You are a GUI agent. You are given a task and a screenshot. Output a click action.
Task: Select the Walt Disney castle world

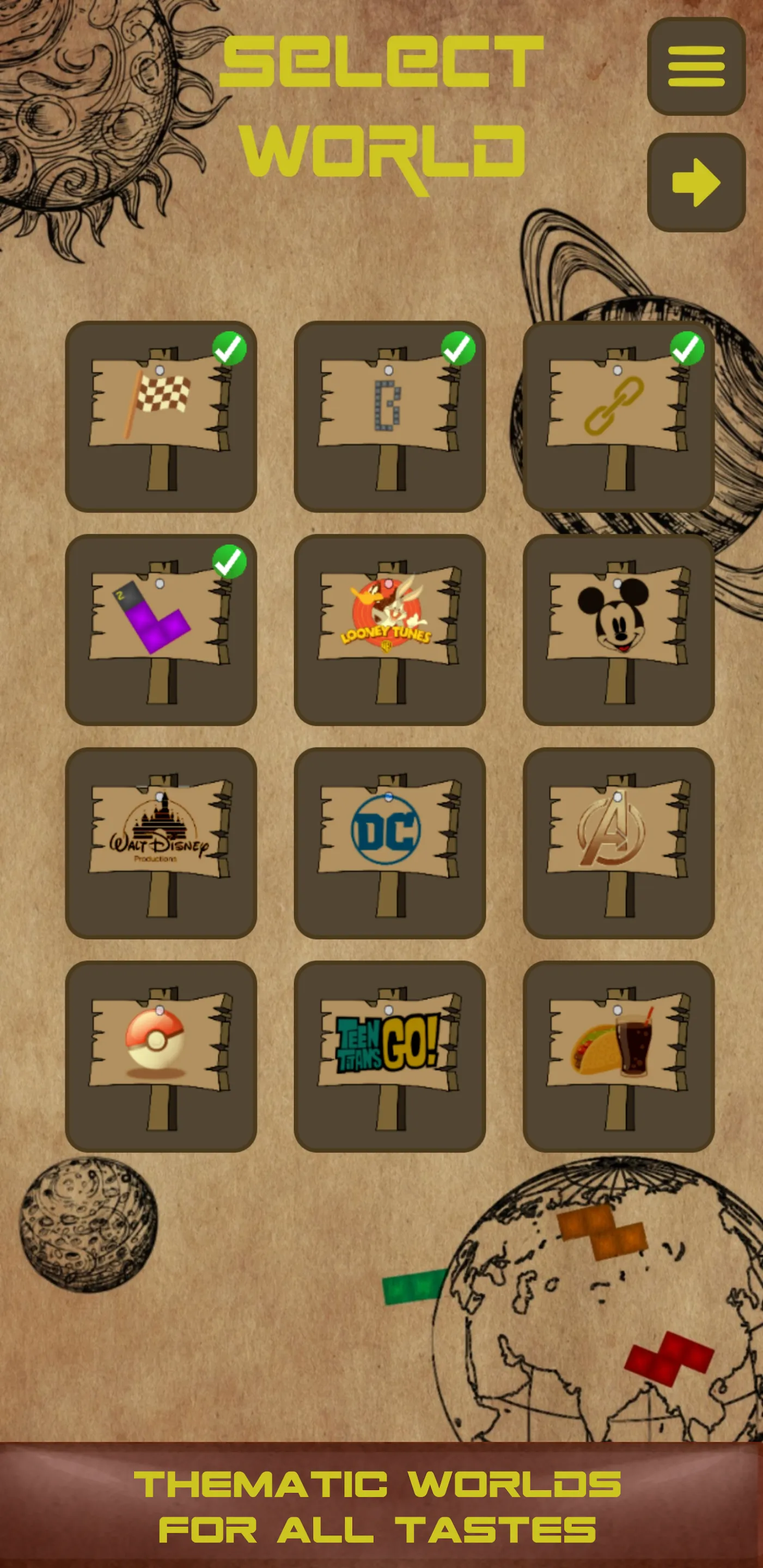161,843
